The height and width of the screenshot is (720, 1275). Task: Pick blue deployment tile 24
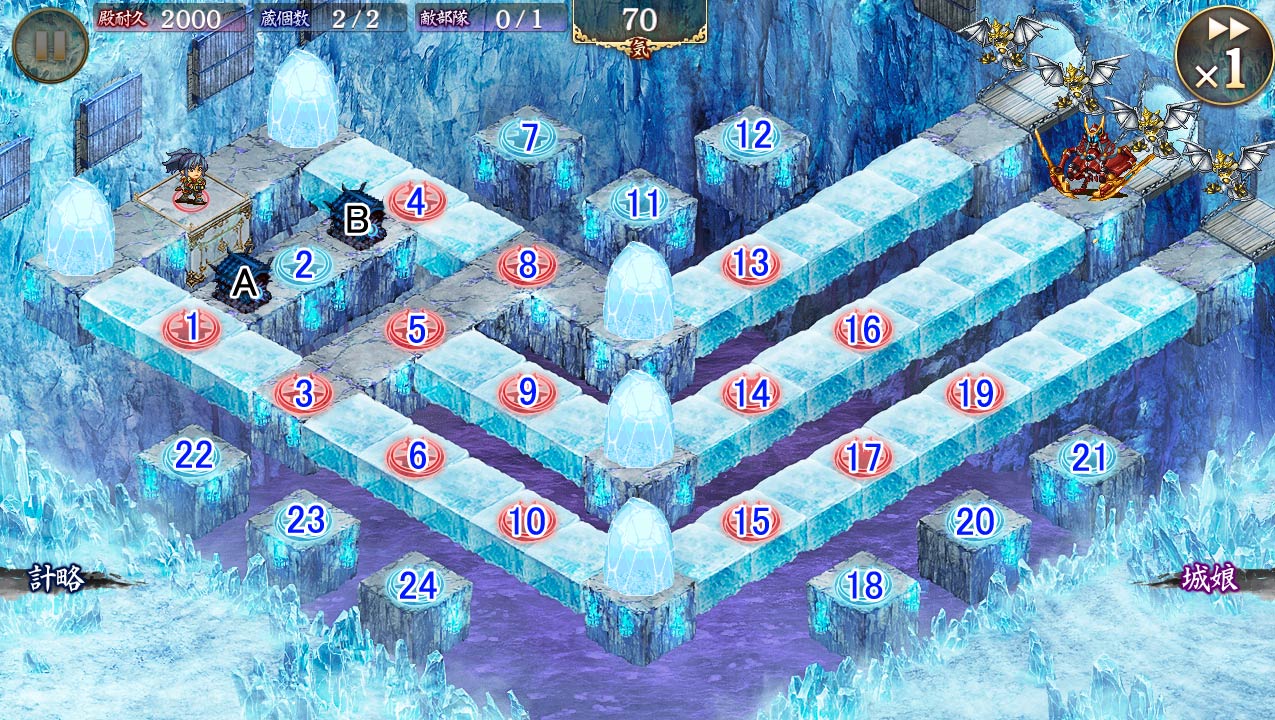(x=417, y=586)
